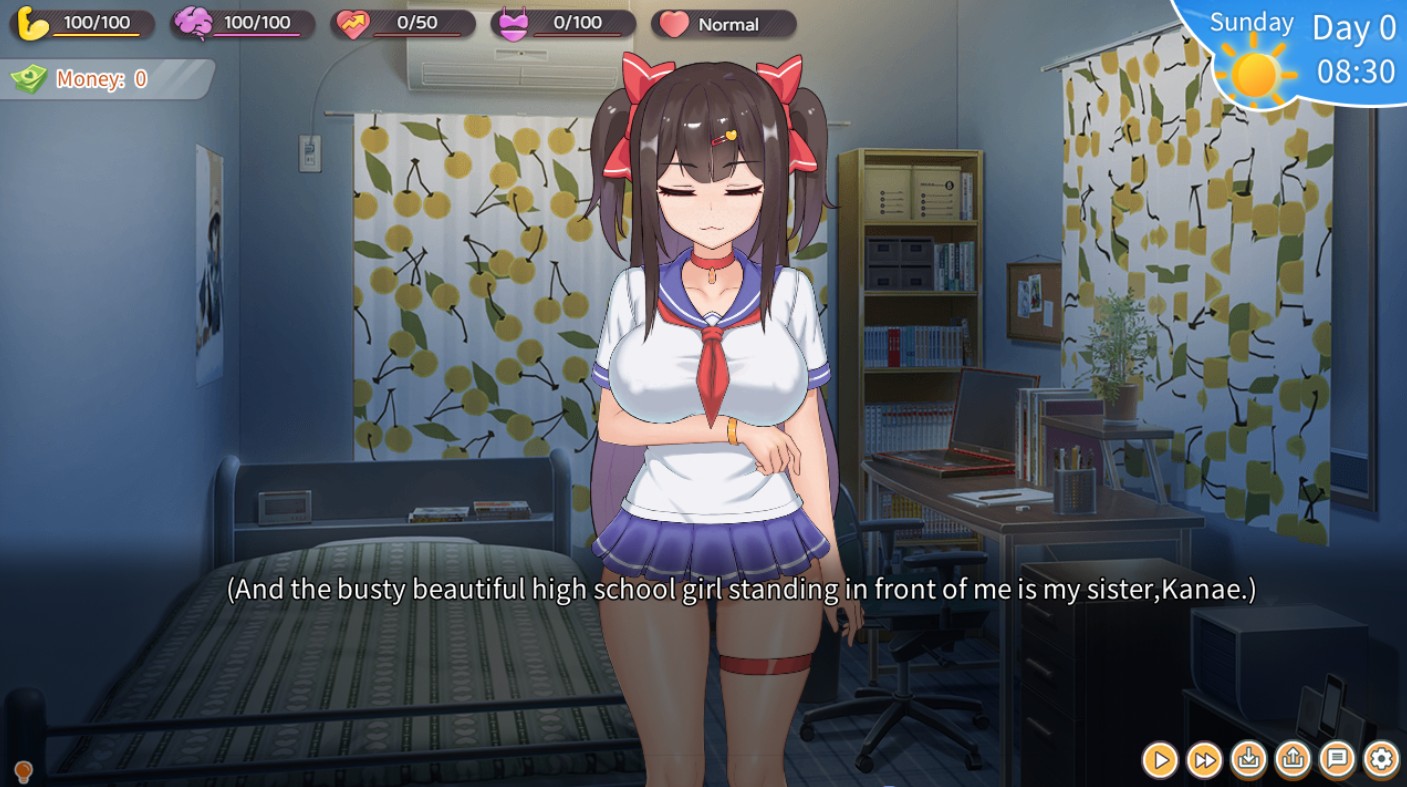Activate the skip fast-forward button

pyautogui.click(x=1203, y=761)
